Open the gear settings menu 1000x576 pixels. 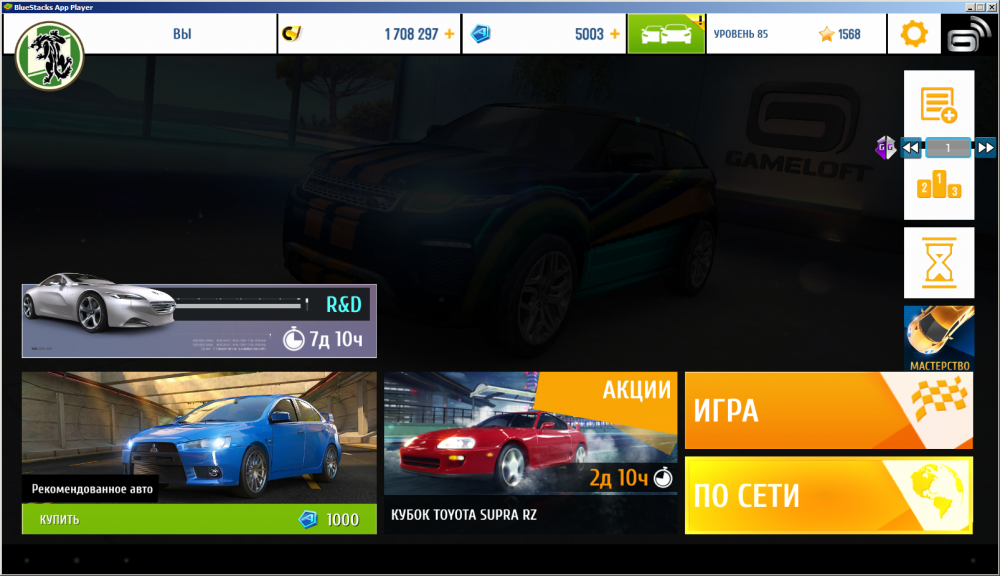click(914, 34)
